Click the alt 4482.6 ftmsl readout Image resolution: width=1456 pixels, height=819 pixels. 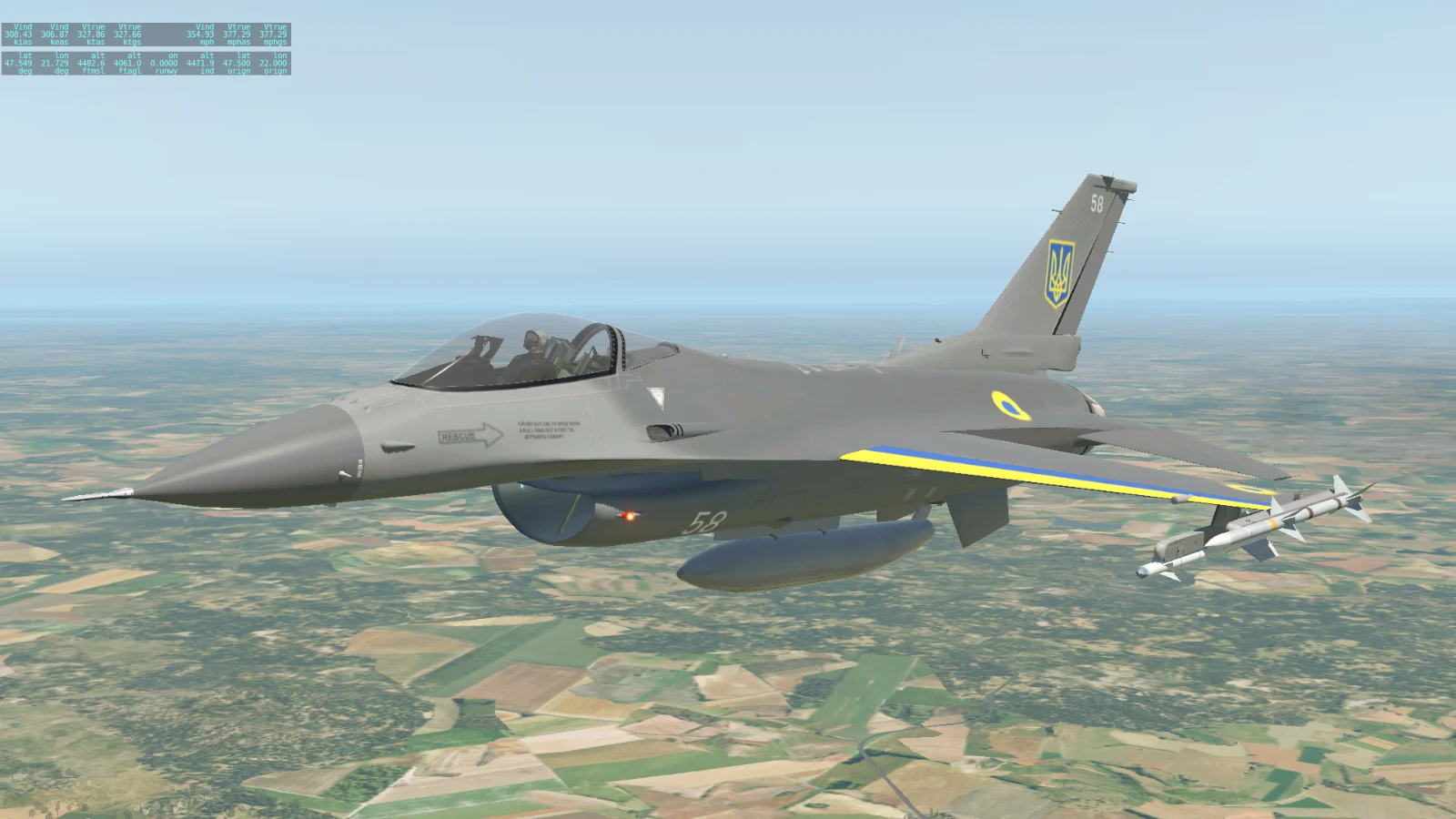91,62
